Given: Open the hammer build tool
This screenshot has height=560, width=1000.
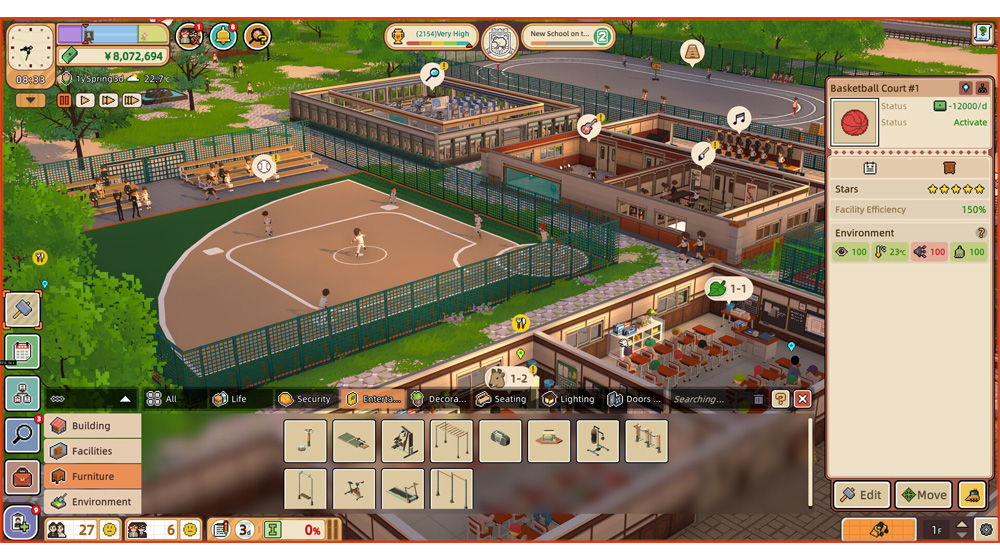Looking at the screenshot, I should click(22, 309).
